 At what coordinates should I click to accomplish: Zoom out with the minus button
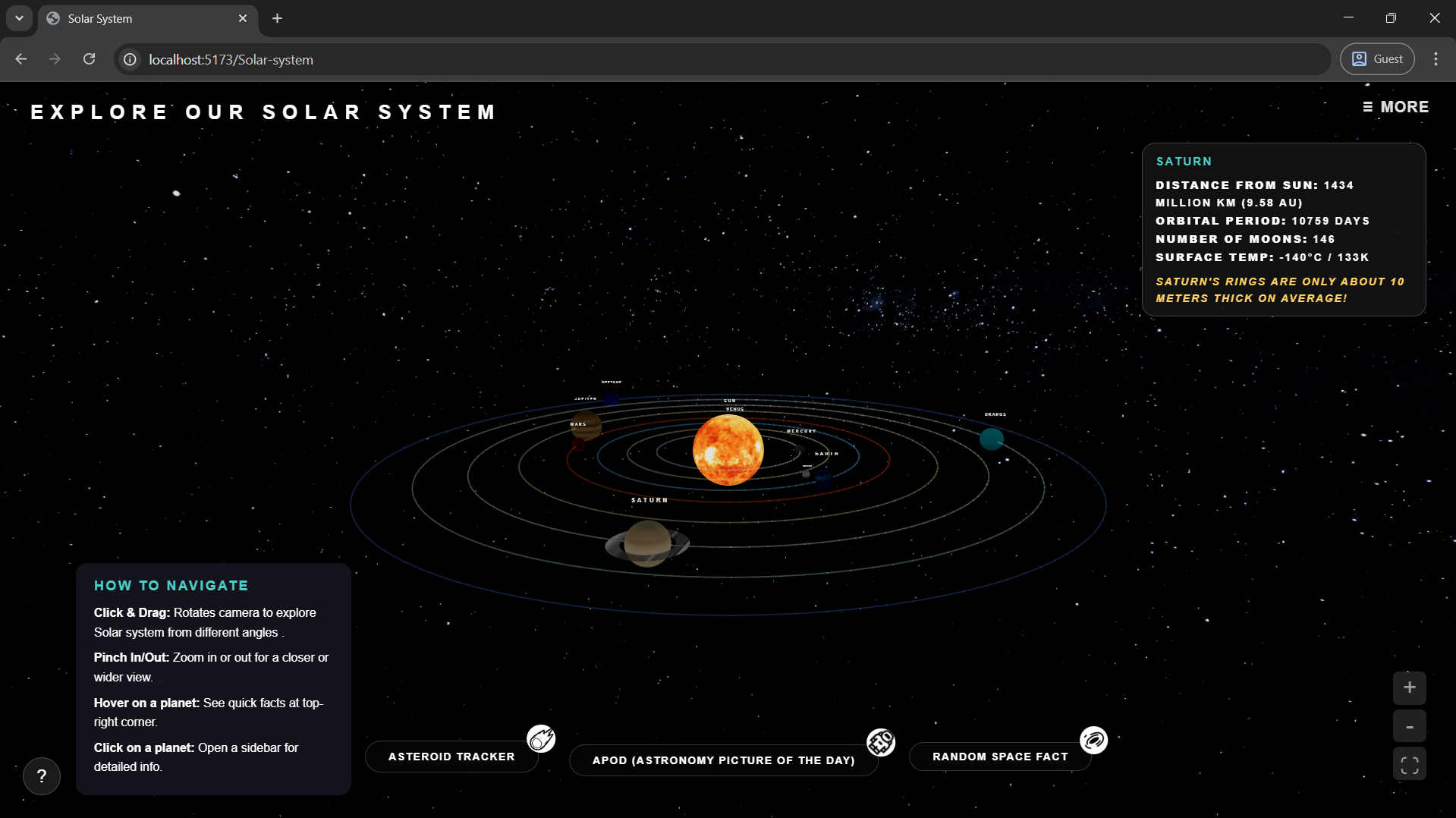click(x=1409, y=727)
